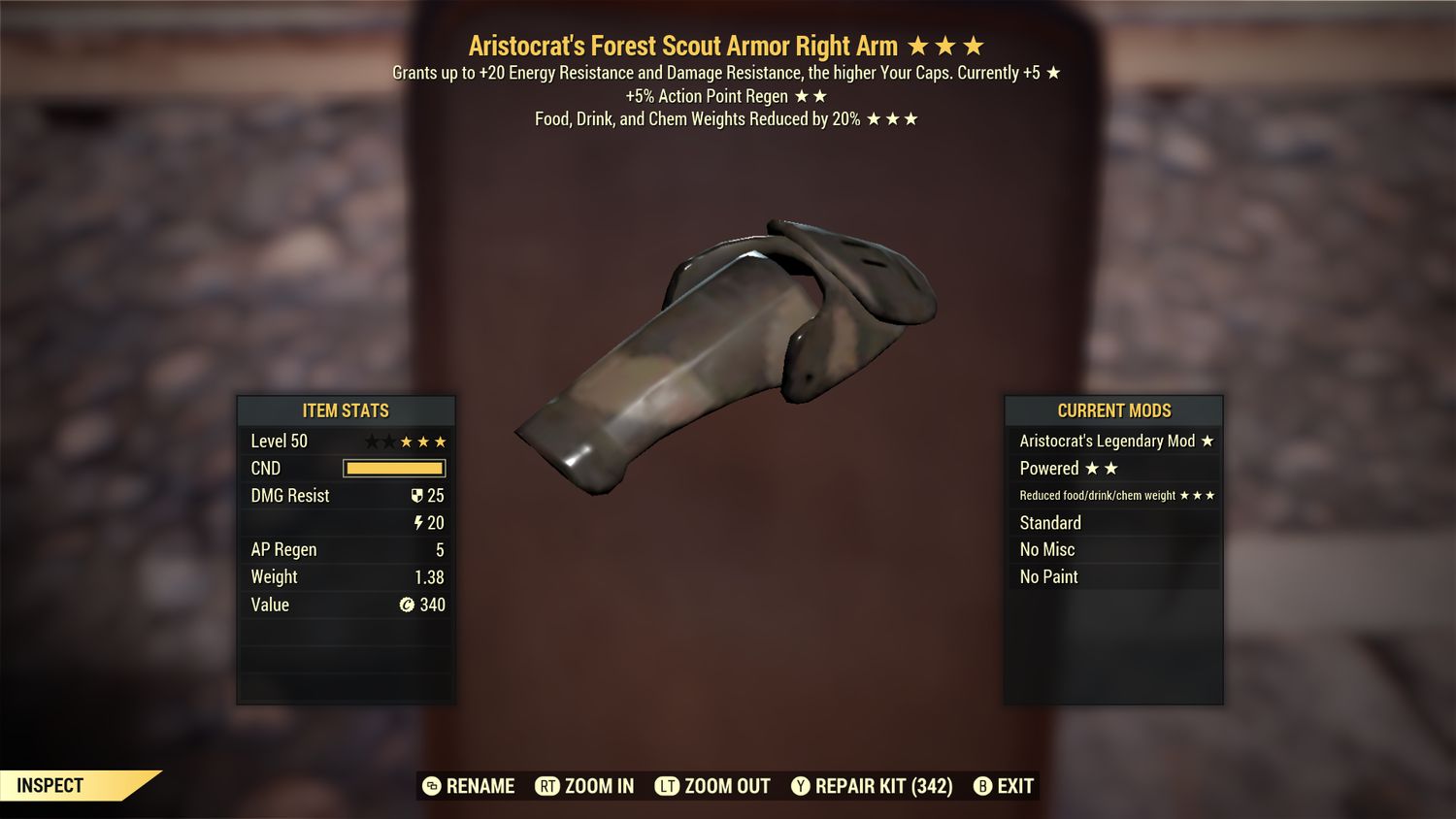Click the B button icon before EXIT
Screen dimensions: 1456x819
tap(982, 786)
